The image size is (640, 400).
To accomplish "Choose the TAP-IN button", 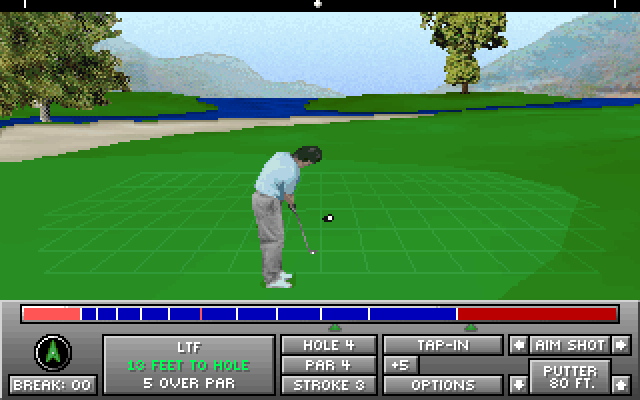I will pyautogui.click(x=443, y=345).
